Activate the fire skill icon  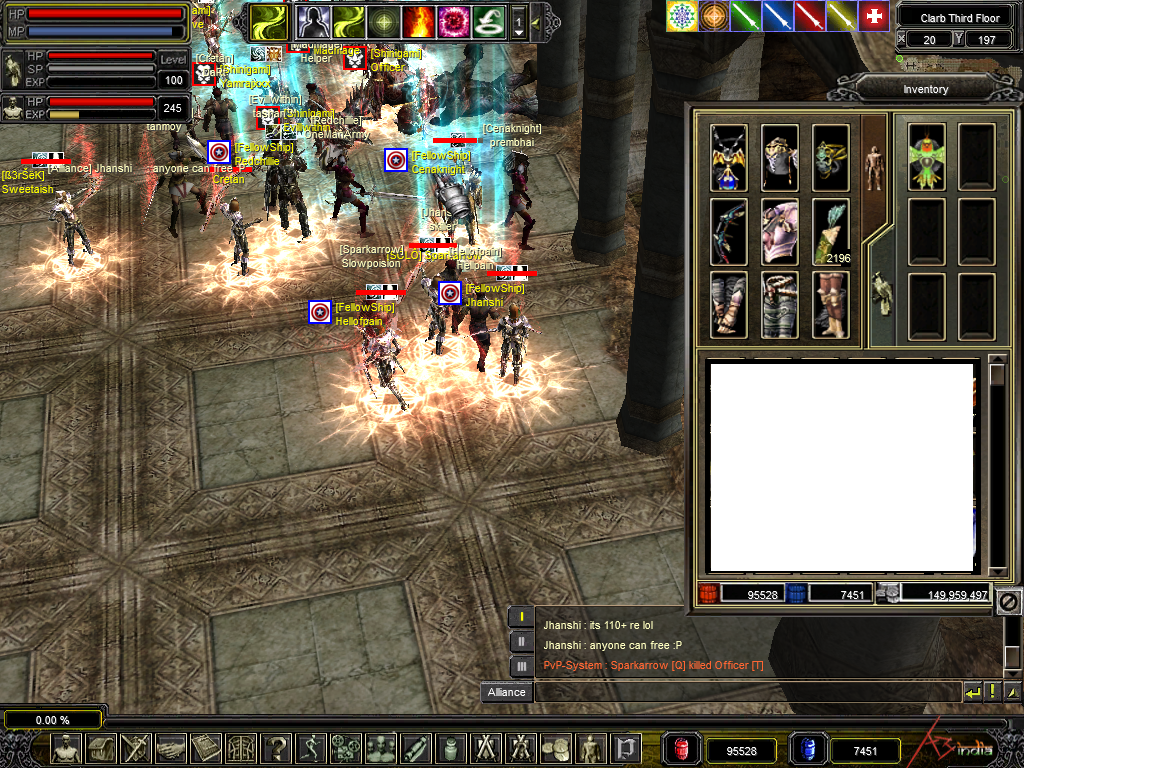[x=418, y=21]
